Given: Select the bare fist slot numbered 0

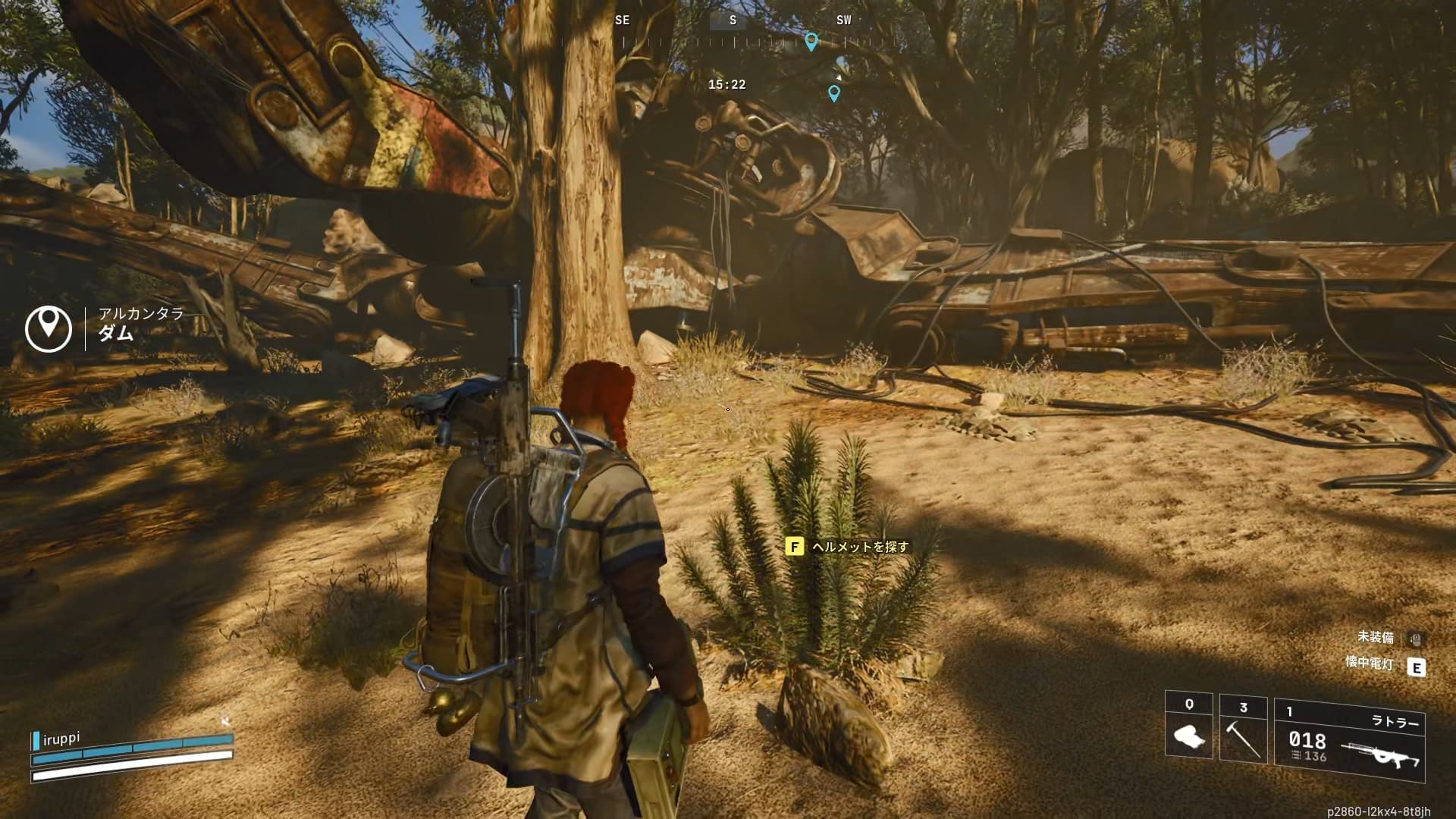Looking at the screenshot, I should pyautogui.click(x=1188, y=729).
